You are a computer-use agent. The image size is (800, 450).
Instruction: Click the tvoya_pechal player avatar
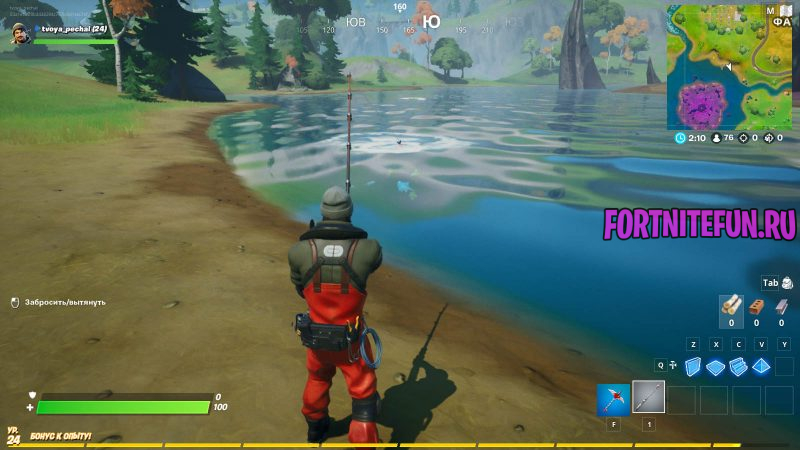(x=21, y=35)
